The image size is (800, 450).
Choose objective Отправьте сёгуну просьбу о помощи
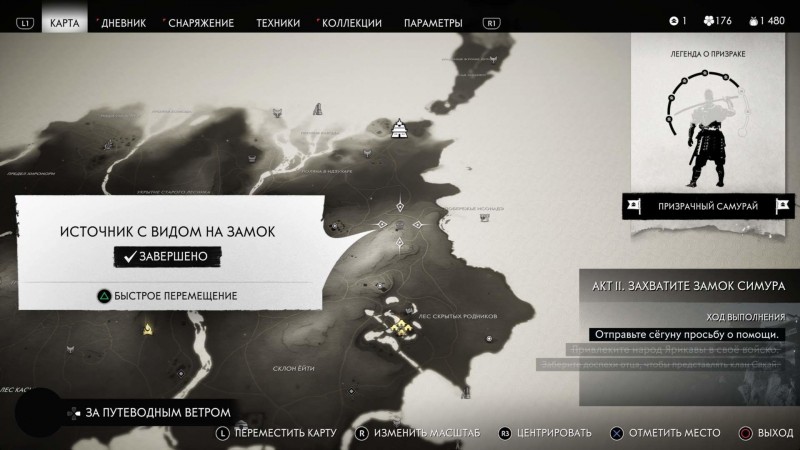685,334
